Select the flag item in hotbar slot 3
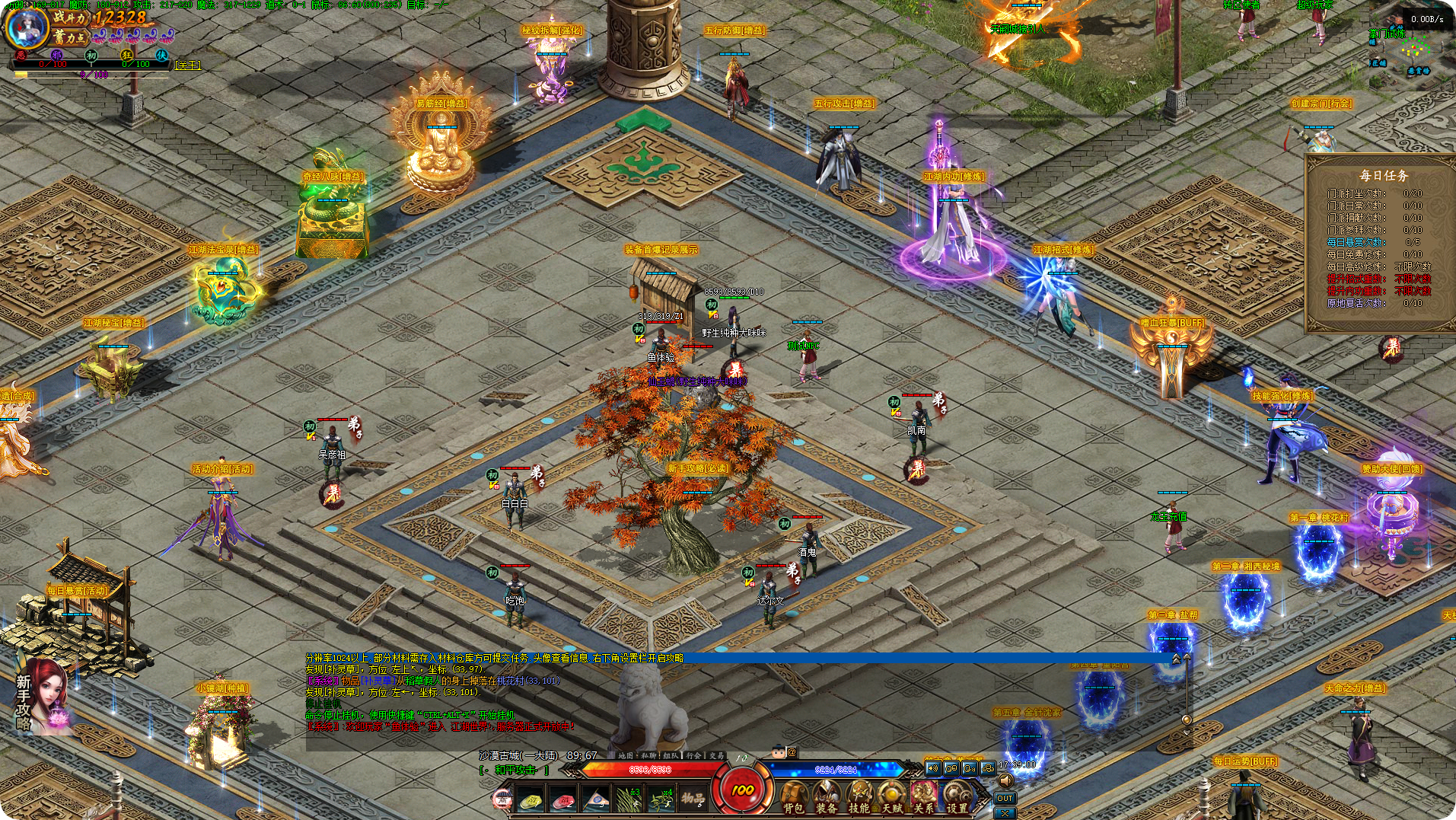Screen dimensions: 1456x820 coord(595,800)
